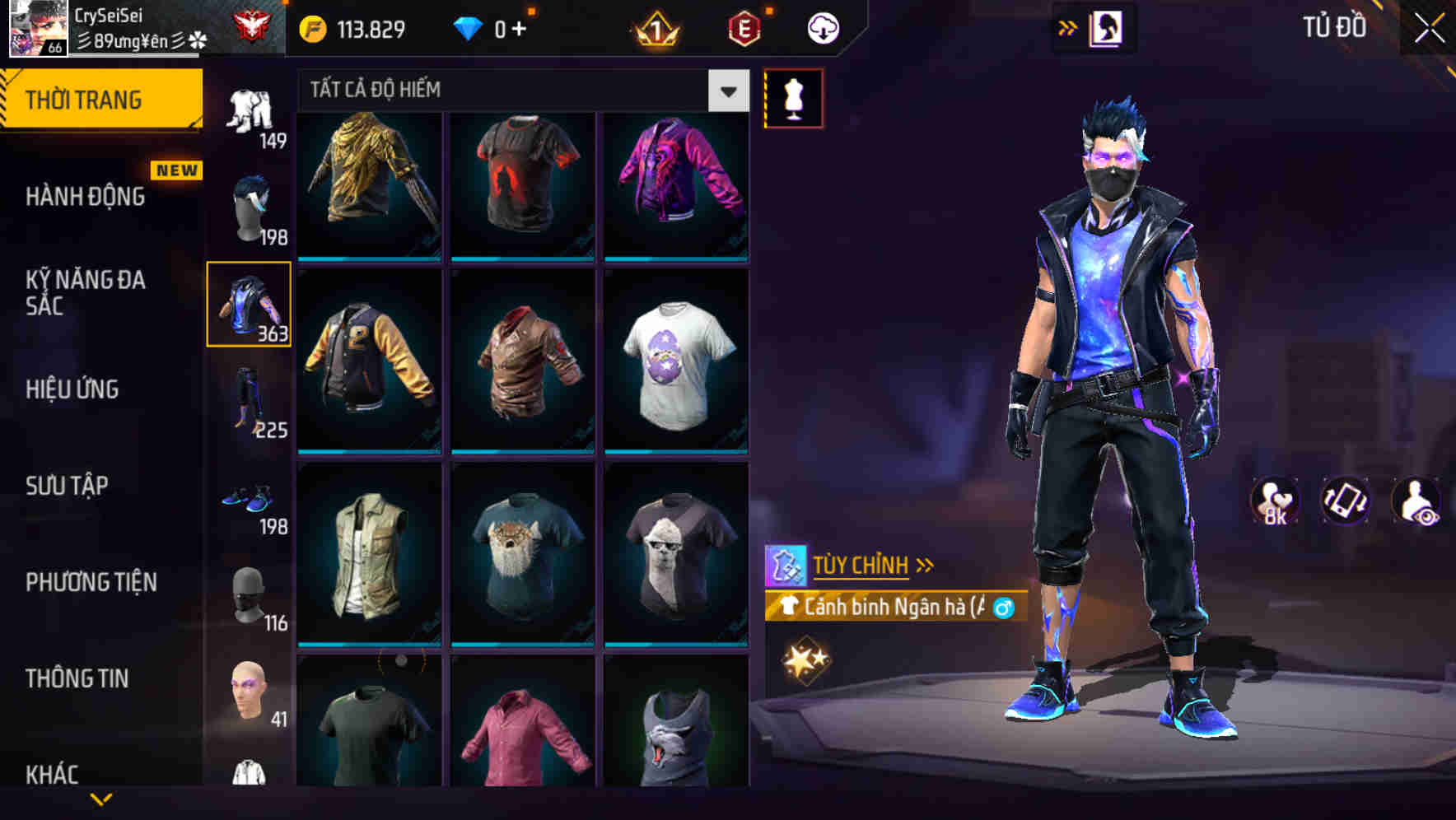This screenshot has height=820, width=1456.
Task: Expand the double-chevron panel at top right
Action: click(1068, 26)
